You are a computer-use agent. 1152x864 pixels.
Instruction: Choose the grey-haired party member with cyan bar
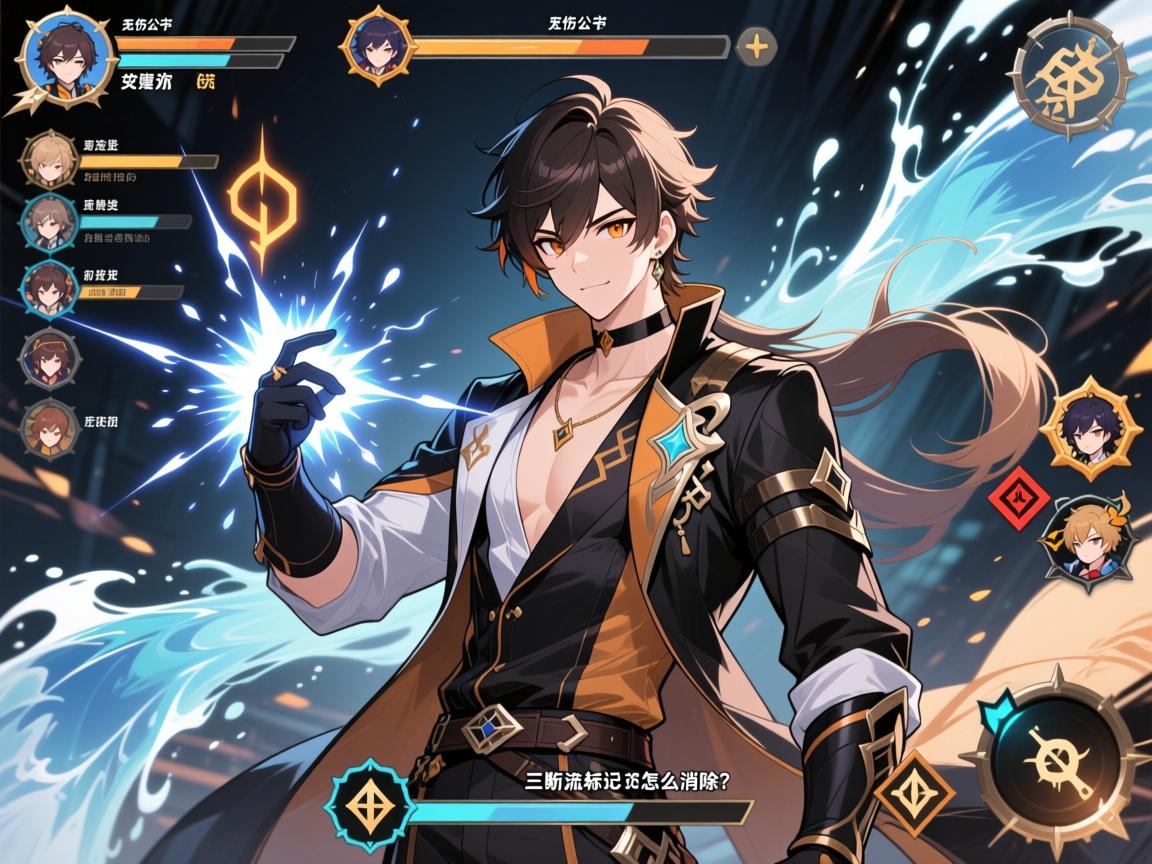[47, 223]
